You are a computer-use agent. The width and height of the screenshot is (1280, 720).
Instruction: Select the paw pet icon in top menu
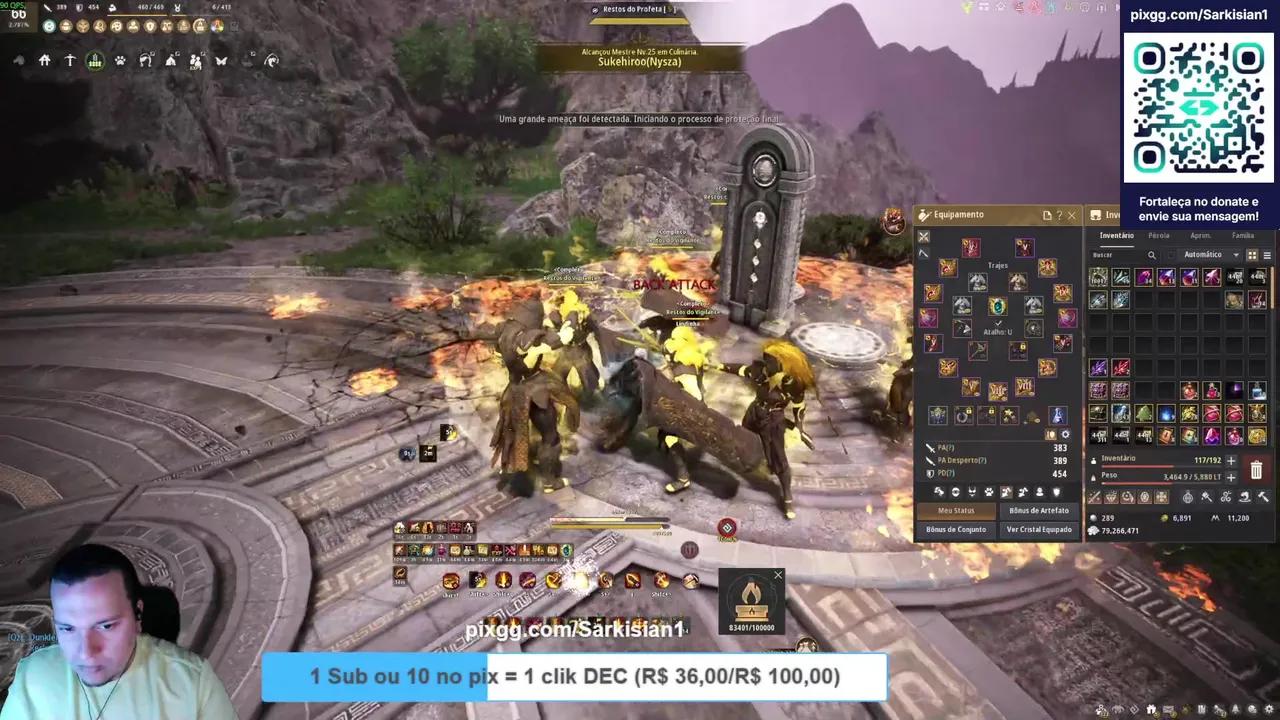tap(121, 61)
